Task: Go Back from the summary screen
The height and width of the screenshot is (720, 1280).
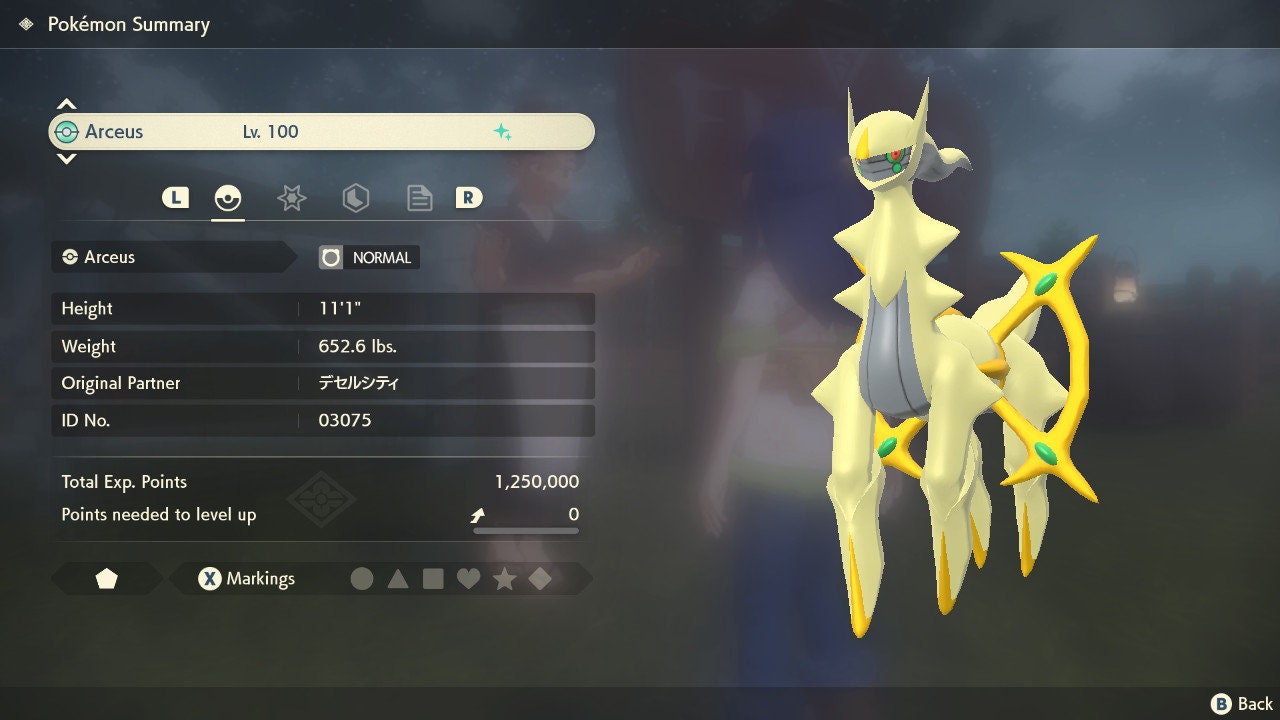Action: pos(1242,704)
